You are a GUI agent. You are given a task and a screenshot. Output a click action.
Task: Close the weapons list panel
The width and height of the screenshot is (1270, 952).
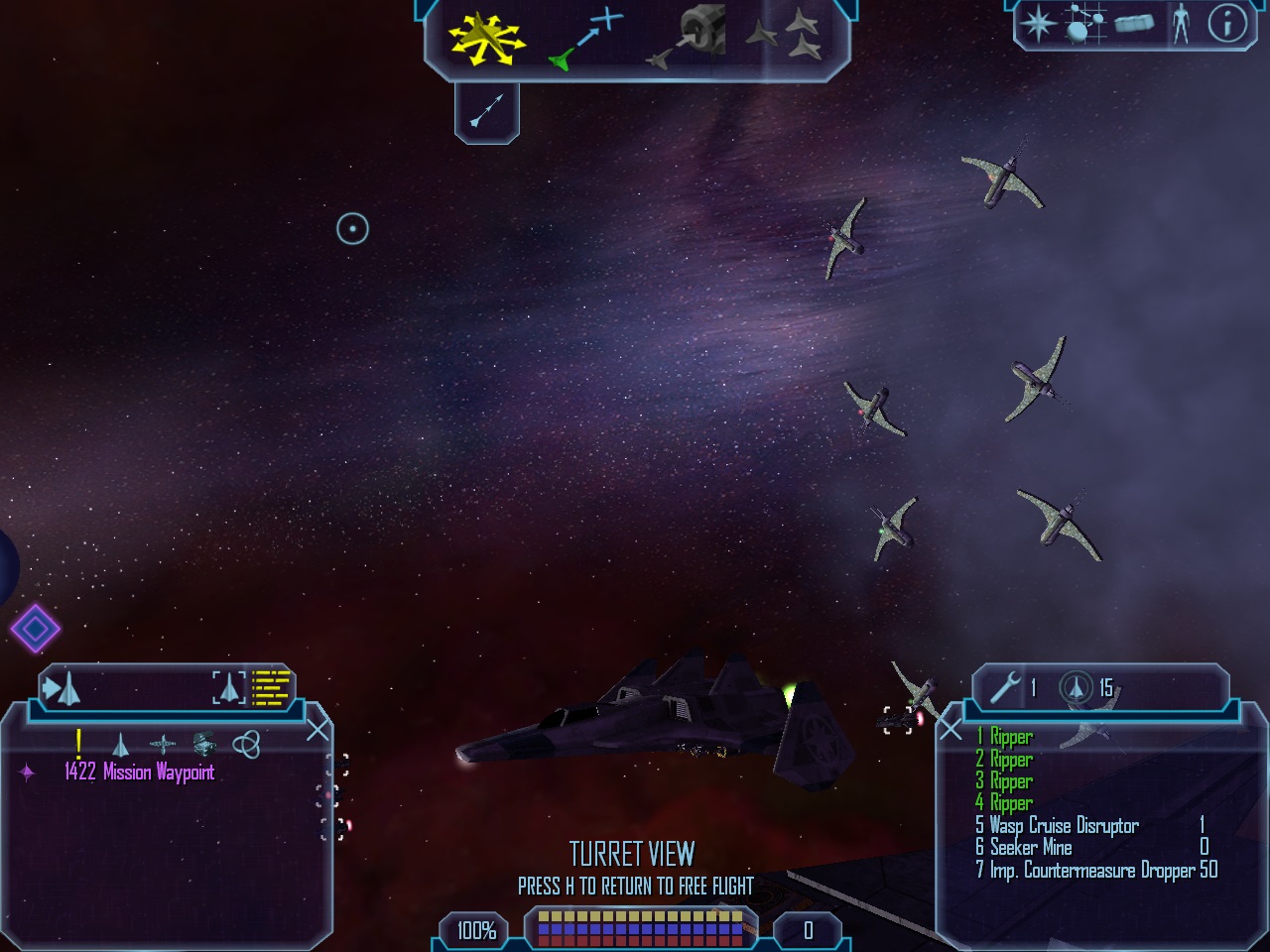click(951, 731)
